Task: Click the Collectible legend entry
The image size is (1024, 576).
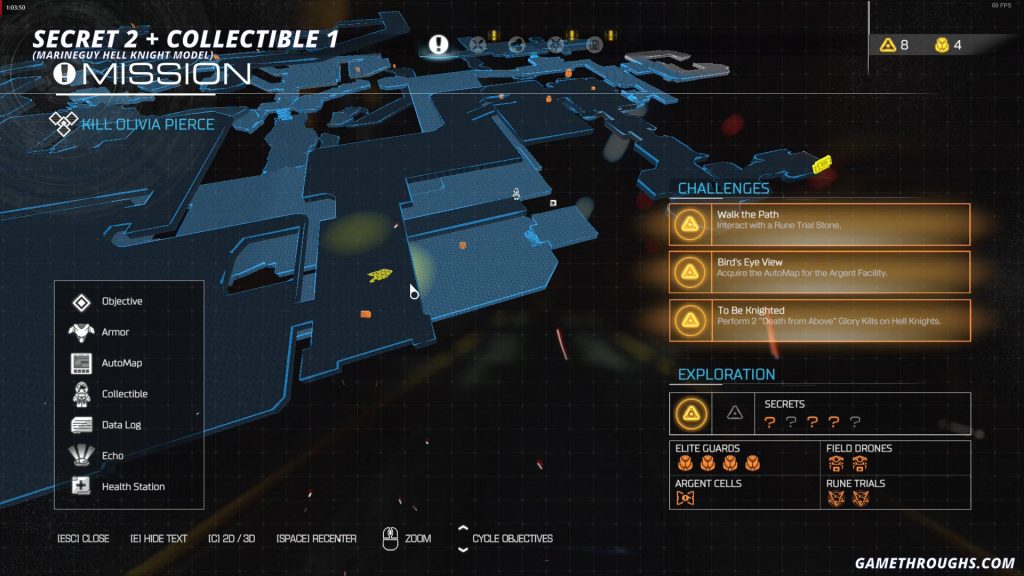Action: pos(124,394)
